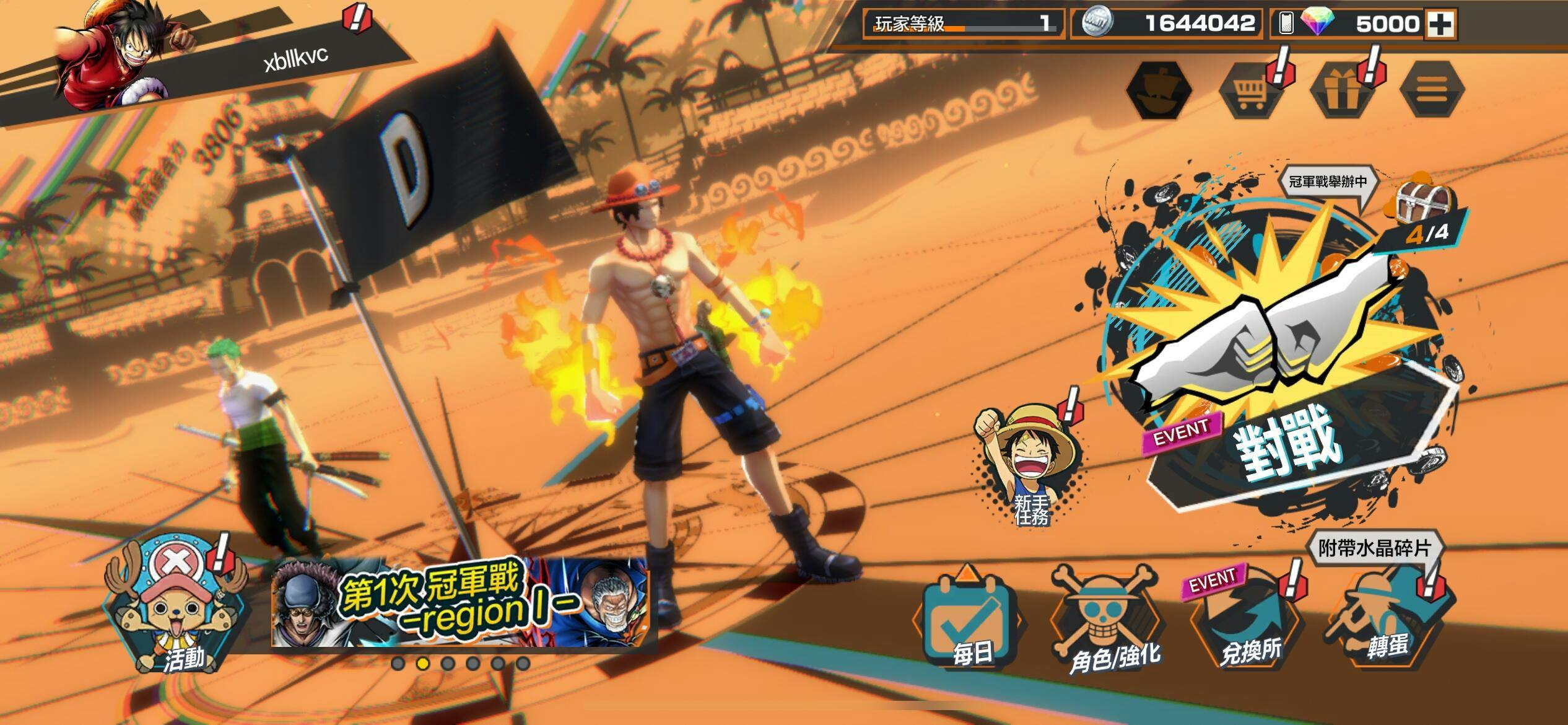This screenshot has width=1568, height=725.
Task: Open the ship icon menu
Action: point(1159,91)
